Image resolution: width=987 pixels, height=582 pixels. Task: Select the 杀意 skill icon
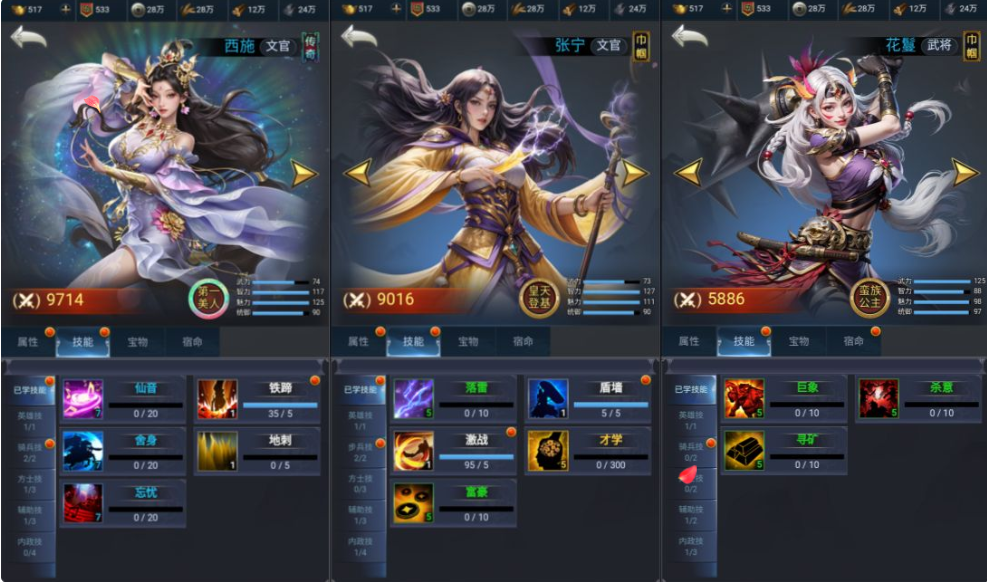878,398
